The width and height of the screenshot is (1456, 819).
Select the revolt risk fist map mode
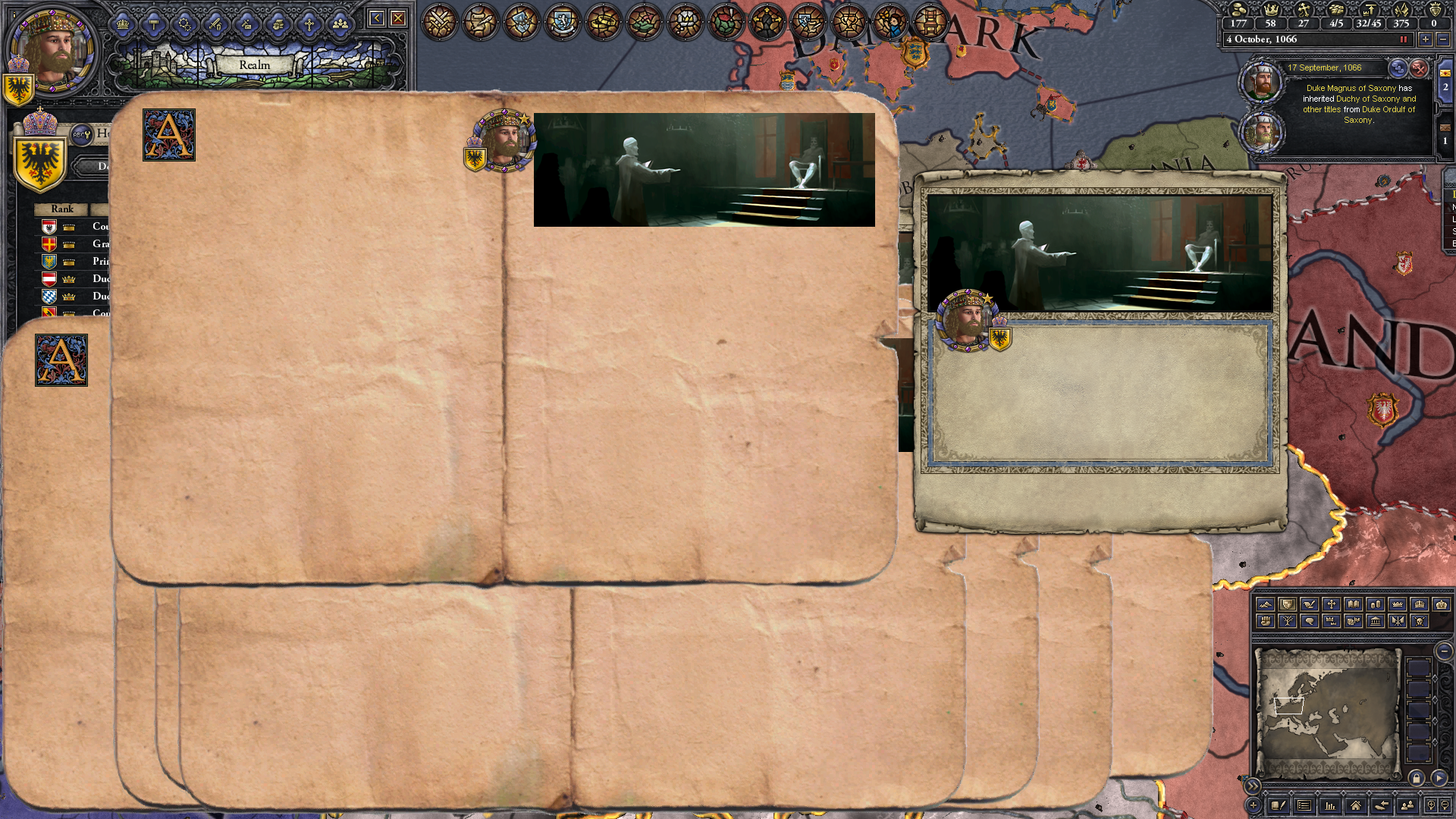coord(1266,621)
